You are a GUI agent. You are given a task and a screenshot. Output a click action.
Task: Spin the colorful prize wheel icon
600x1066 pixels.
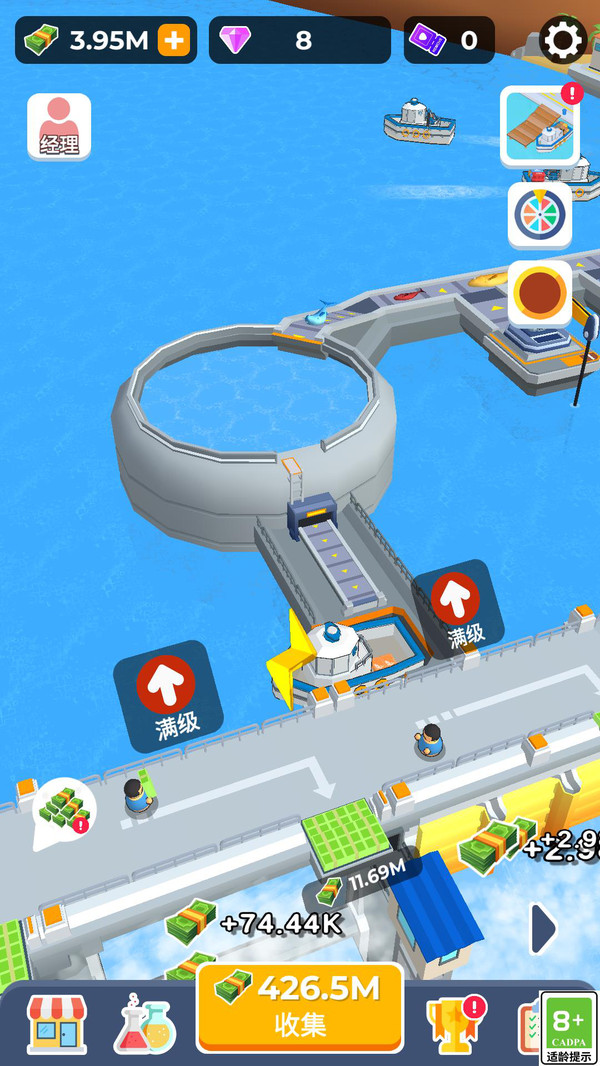[x=540, y=214]
